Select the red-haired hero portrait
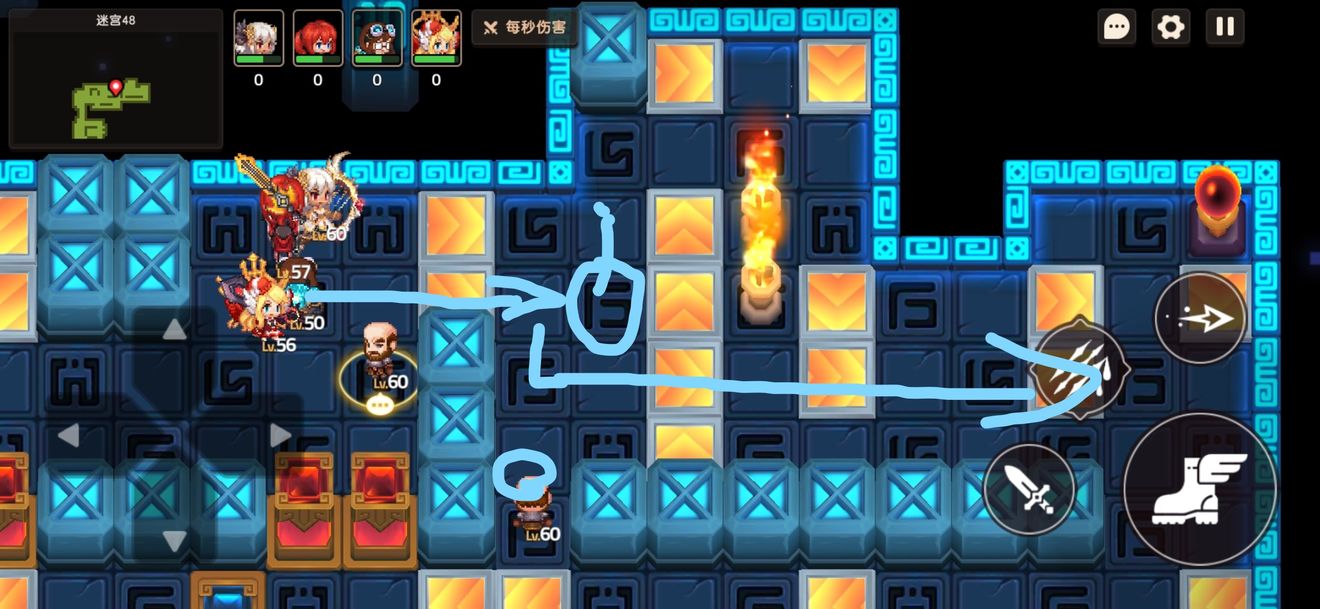This screenshot has width=1320, height=609. [x=318, y=38]
